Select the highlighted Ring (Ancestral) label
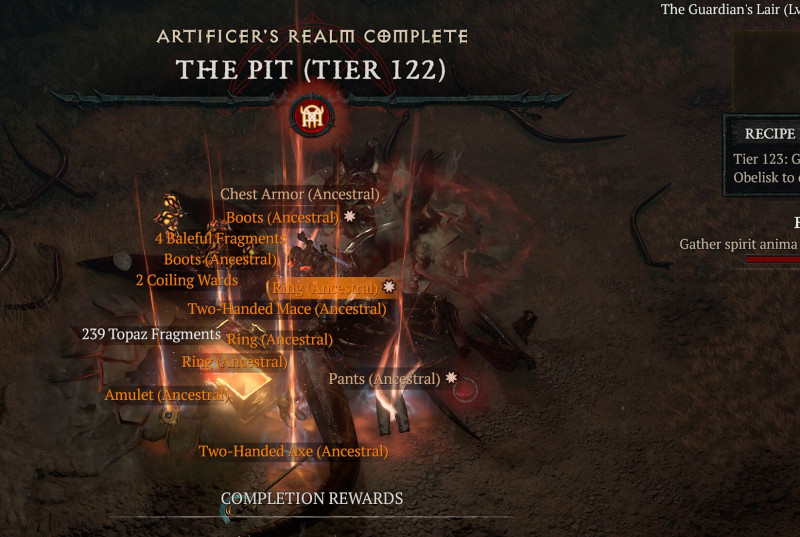The height and width of the screenshot is (537, 800). click(325, 288)
